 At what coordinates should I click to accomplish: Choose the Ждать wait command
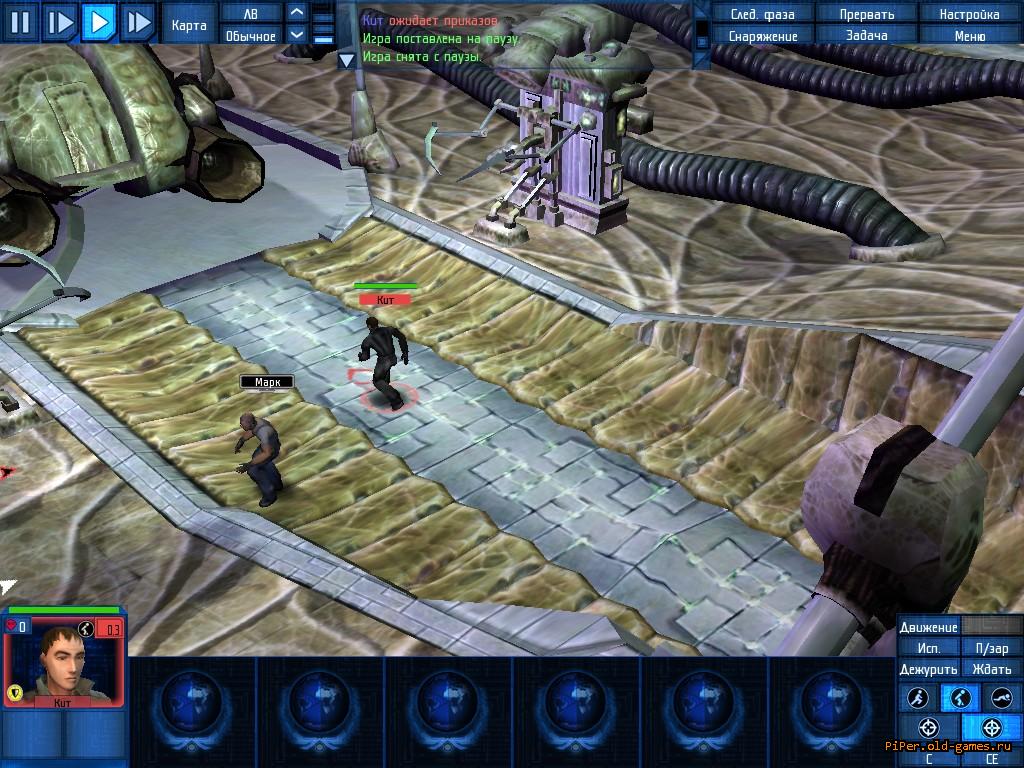click(x=992, y=669)
